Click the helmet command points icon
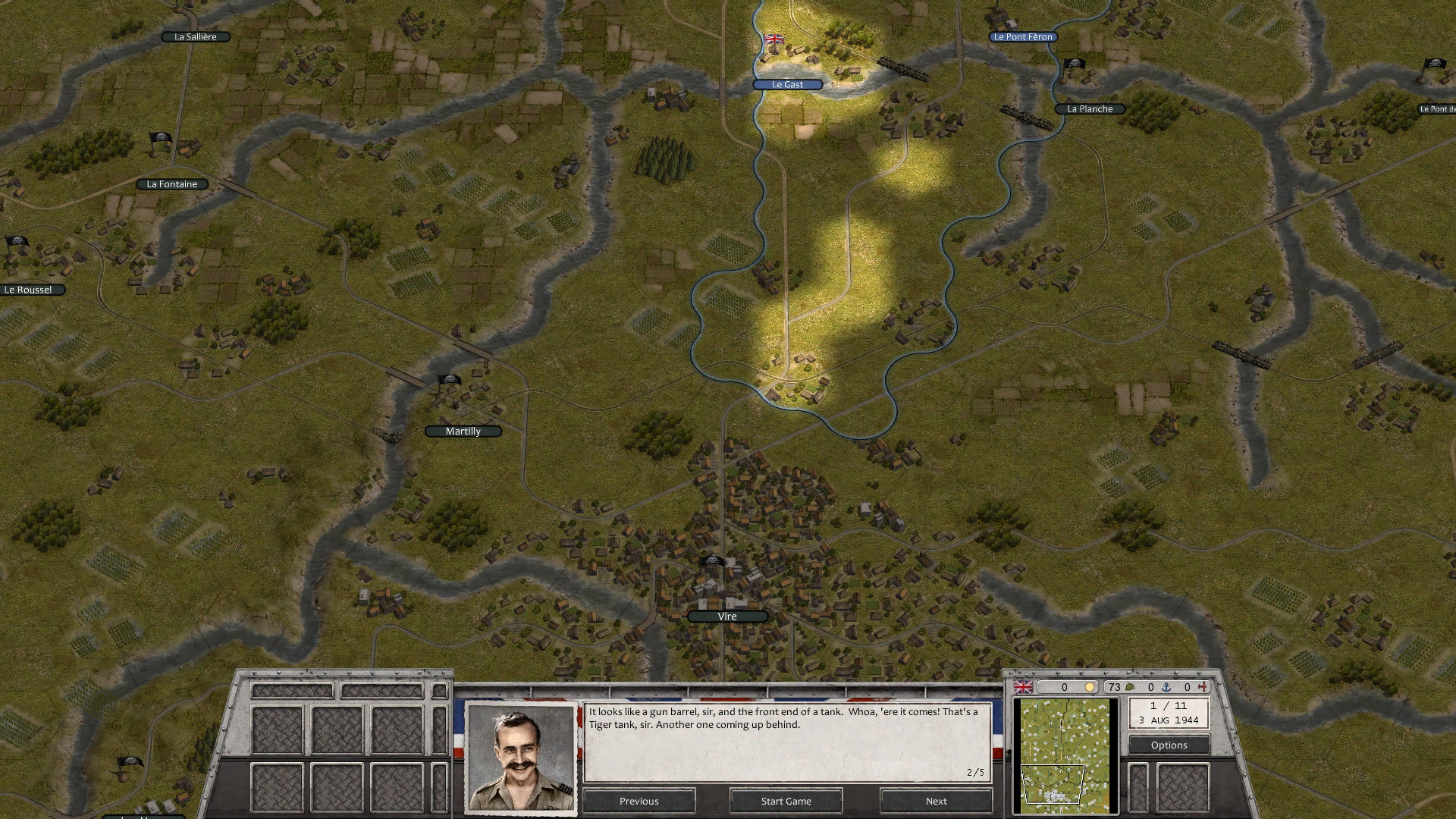 coord(1131,687)
